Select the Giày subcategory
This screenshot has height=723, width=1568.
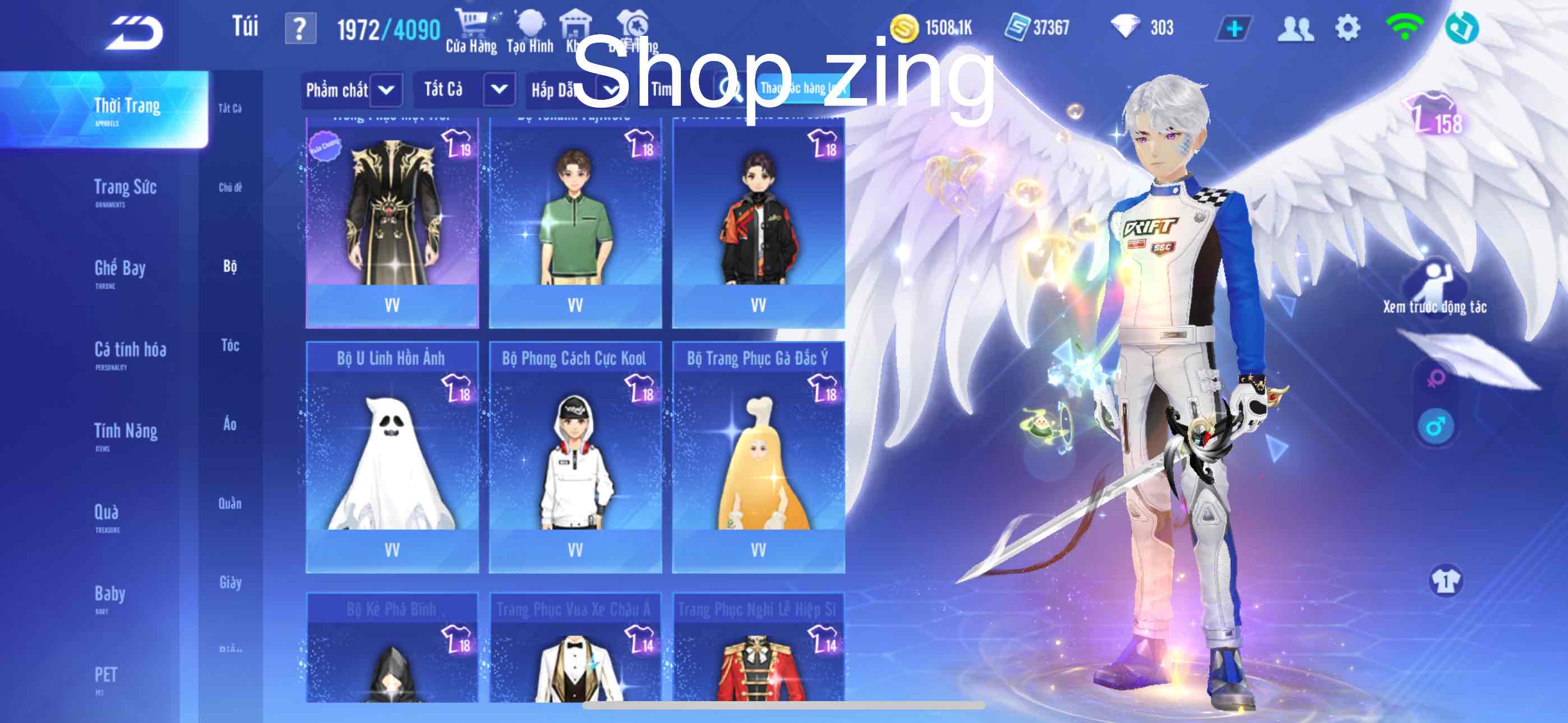pos(230,582)
